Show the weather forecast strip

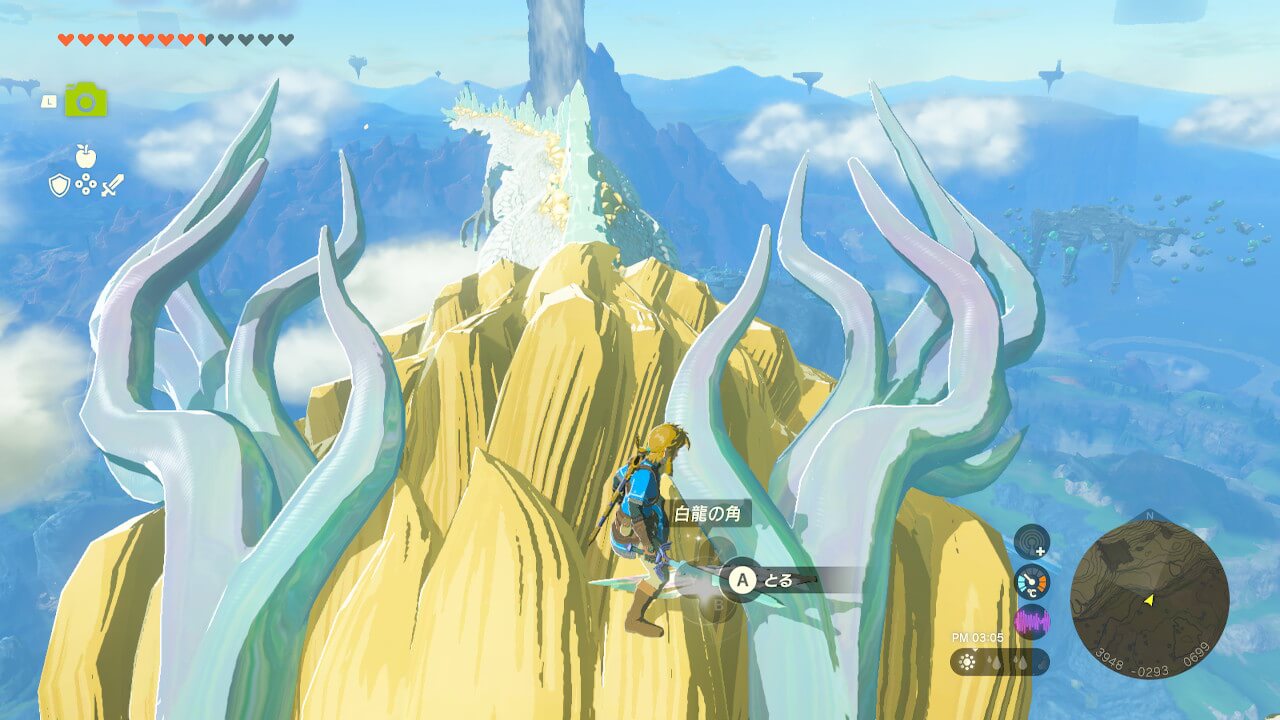click(999, 662)
